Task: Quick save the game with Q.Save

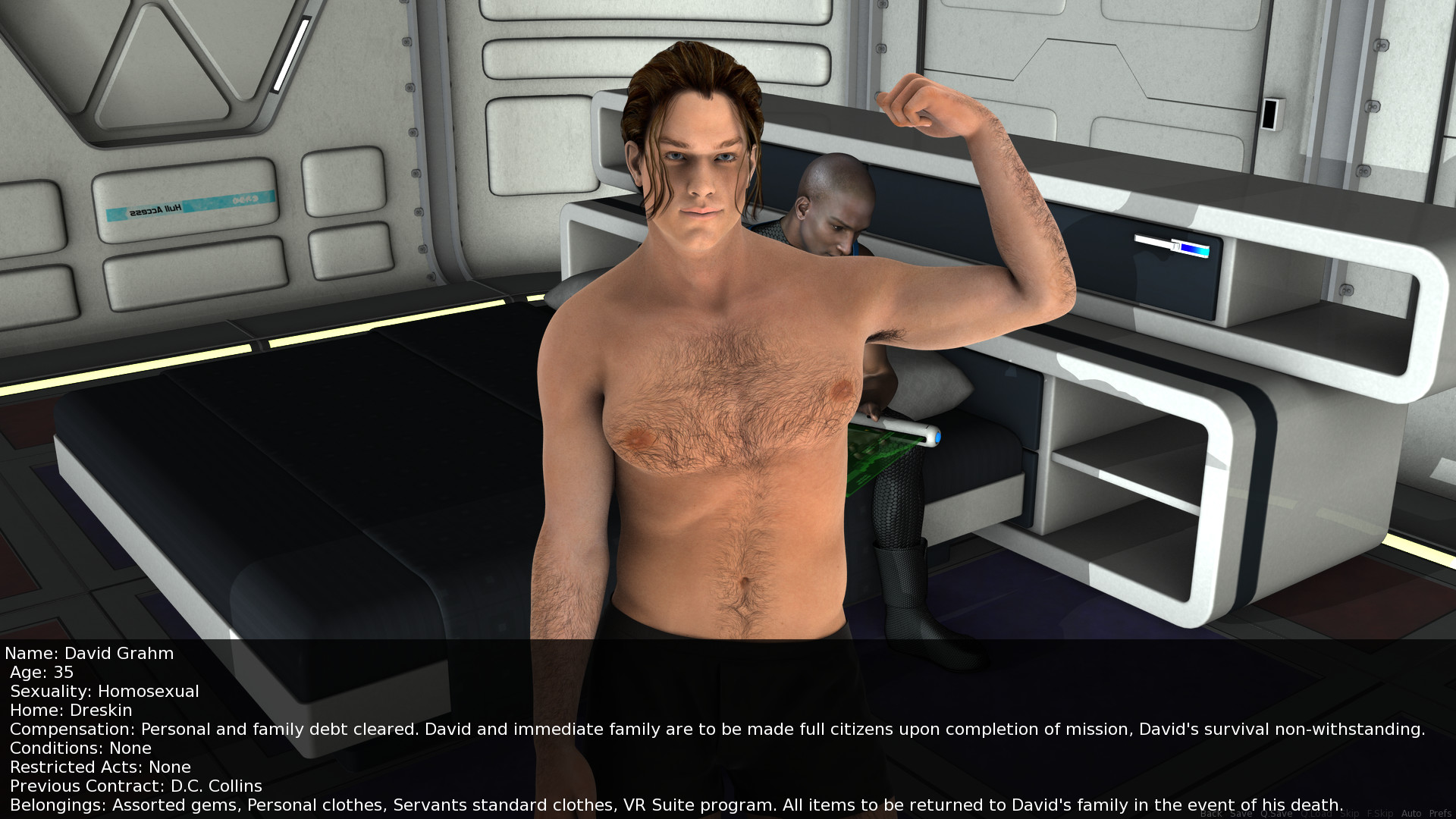Action: click(x=1276, y=813)
